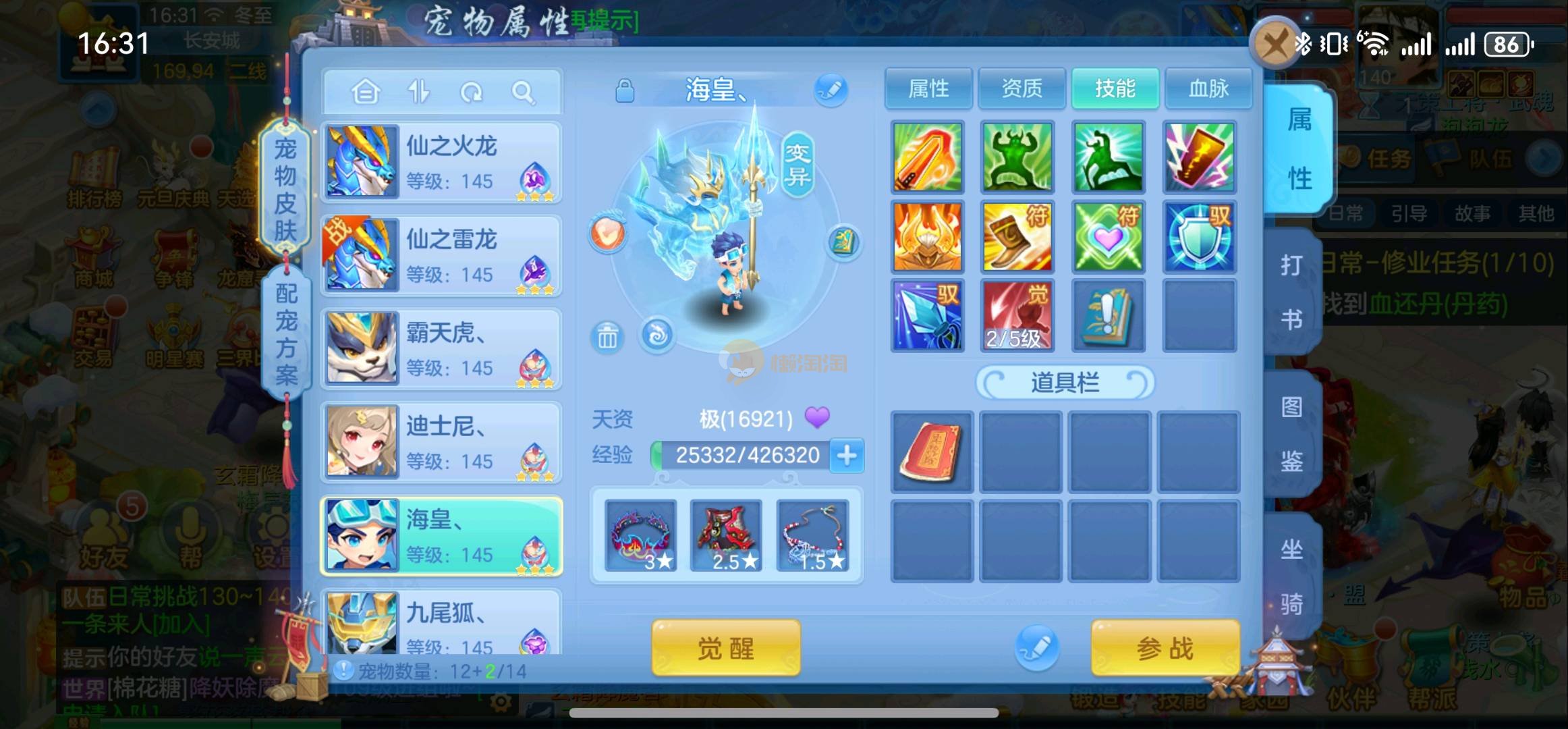This screenshot has width=1568, height=729.
Task: Select the red book item slot
Action: [x=931, y=452]
